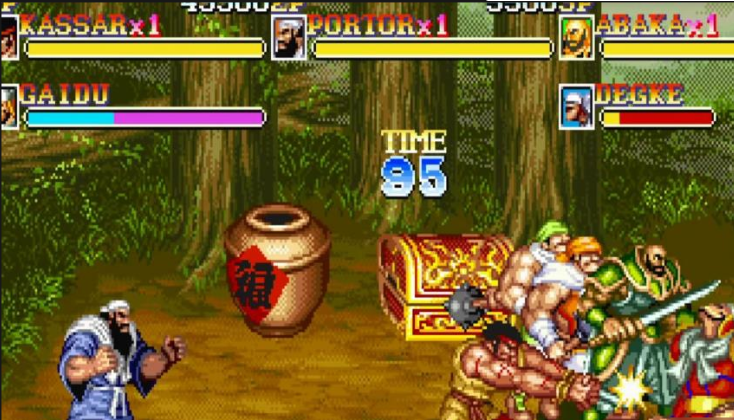Click Abaka's green-helmet portrait
734x420 pixels.
coord(576,37)
